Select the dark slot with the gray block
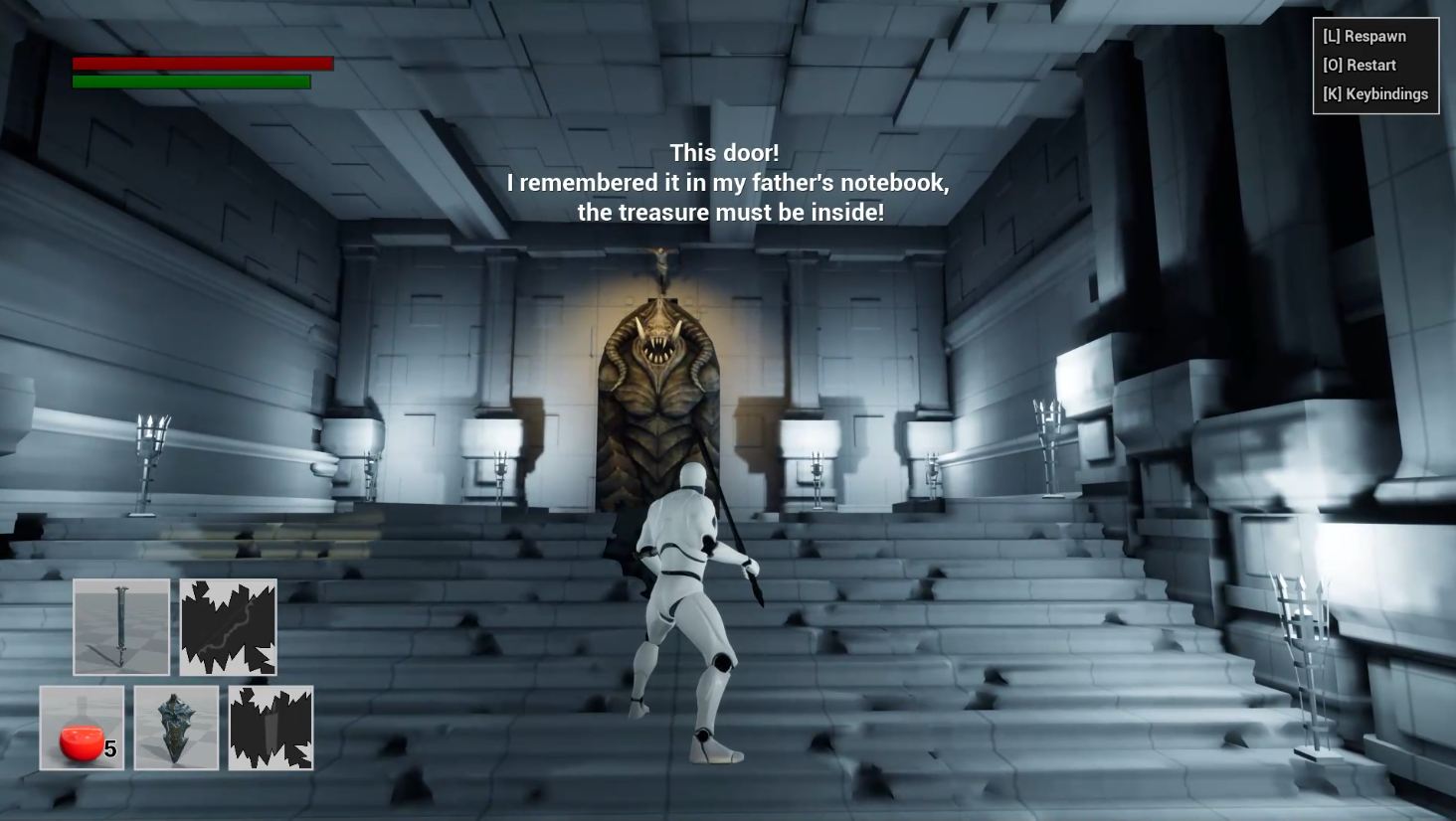 (271, 728)
